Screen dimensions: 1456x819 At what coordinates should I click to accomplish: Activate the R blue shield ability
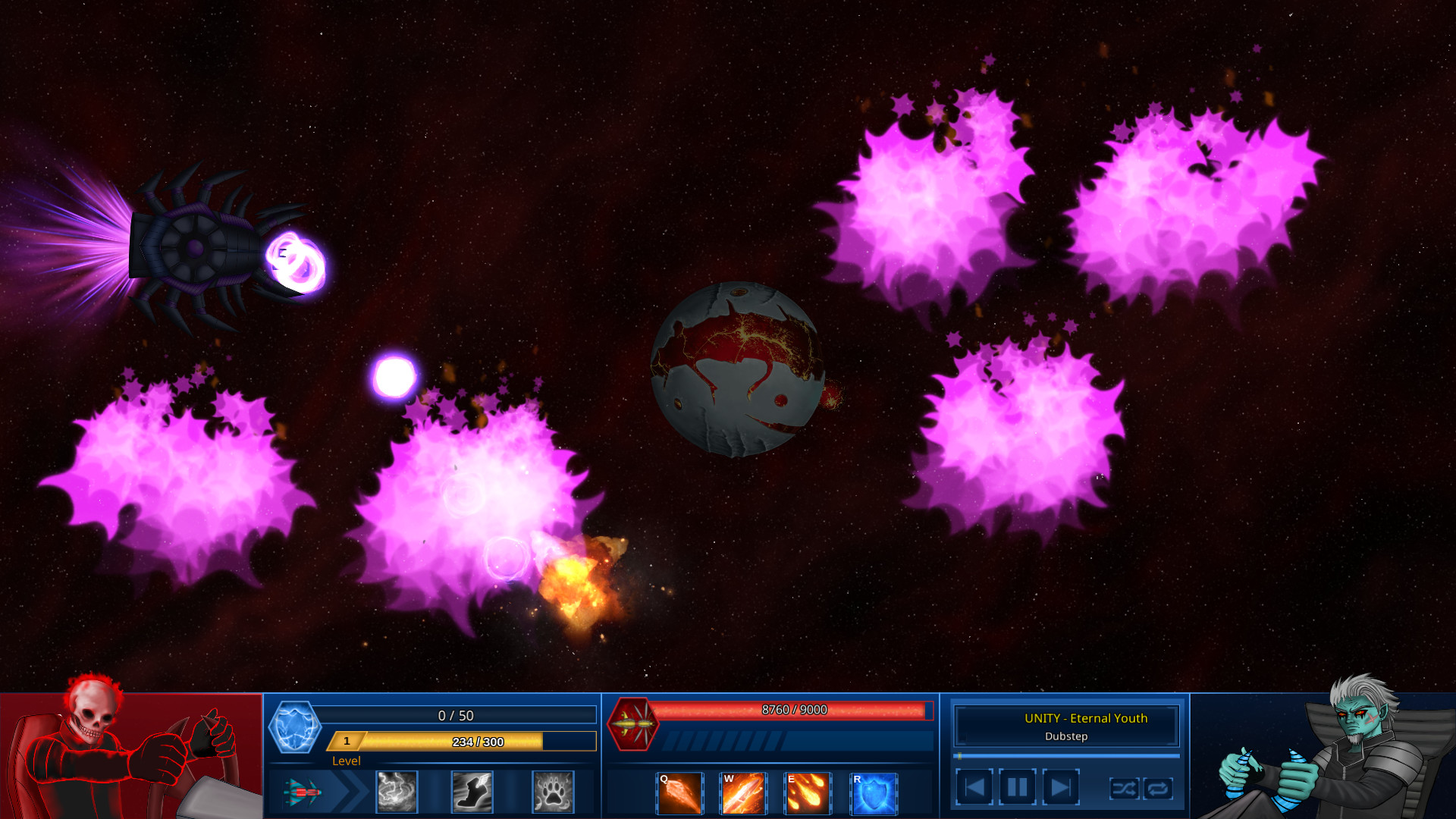(x=871, y=792)
